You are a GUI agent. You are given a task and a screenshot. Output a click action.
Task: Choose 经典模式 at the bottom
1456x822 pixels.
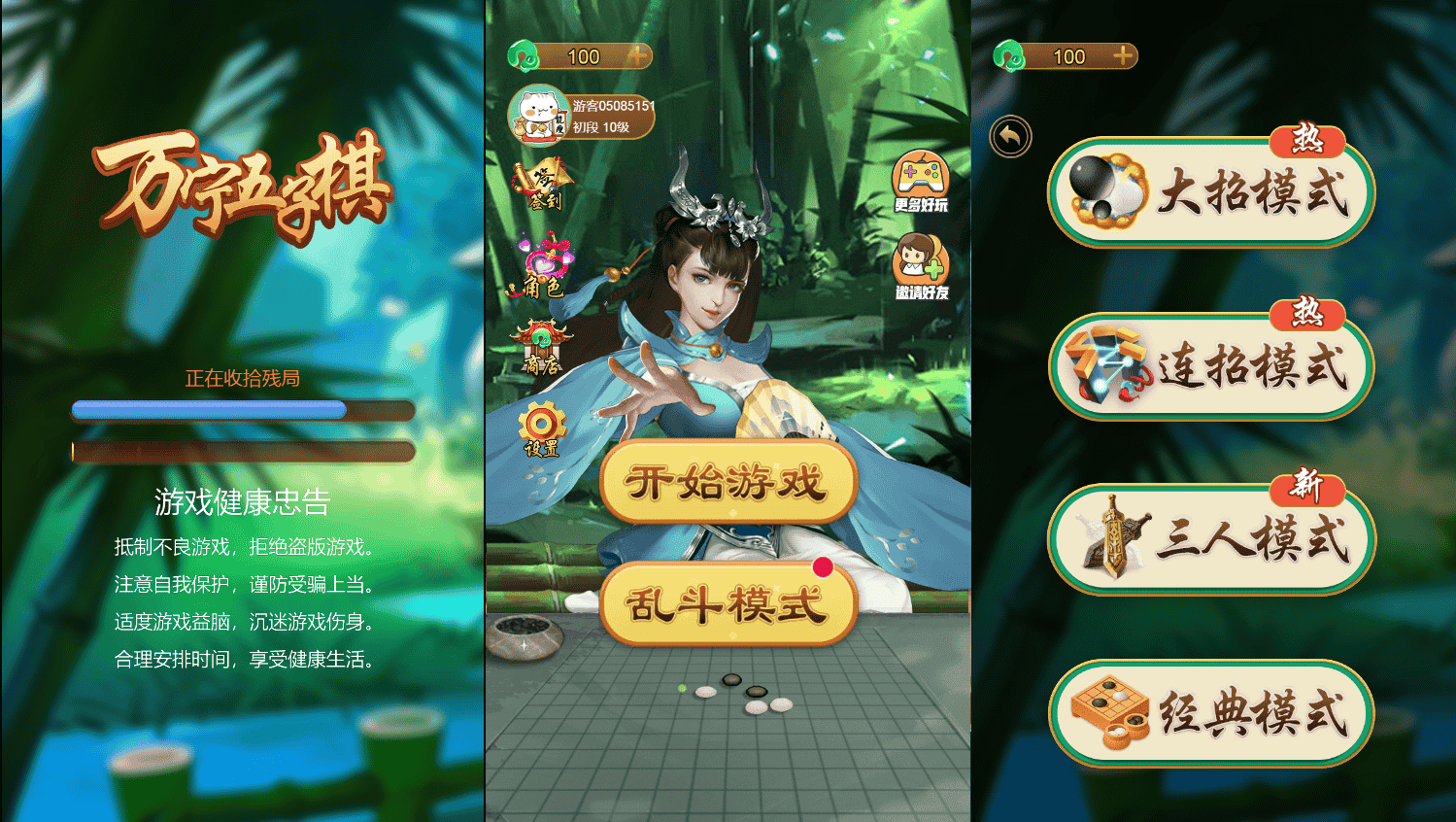(1210, 712)
